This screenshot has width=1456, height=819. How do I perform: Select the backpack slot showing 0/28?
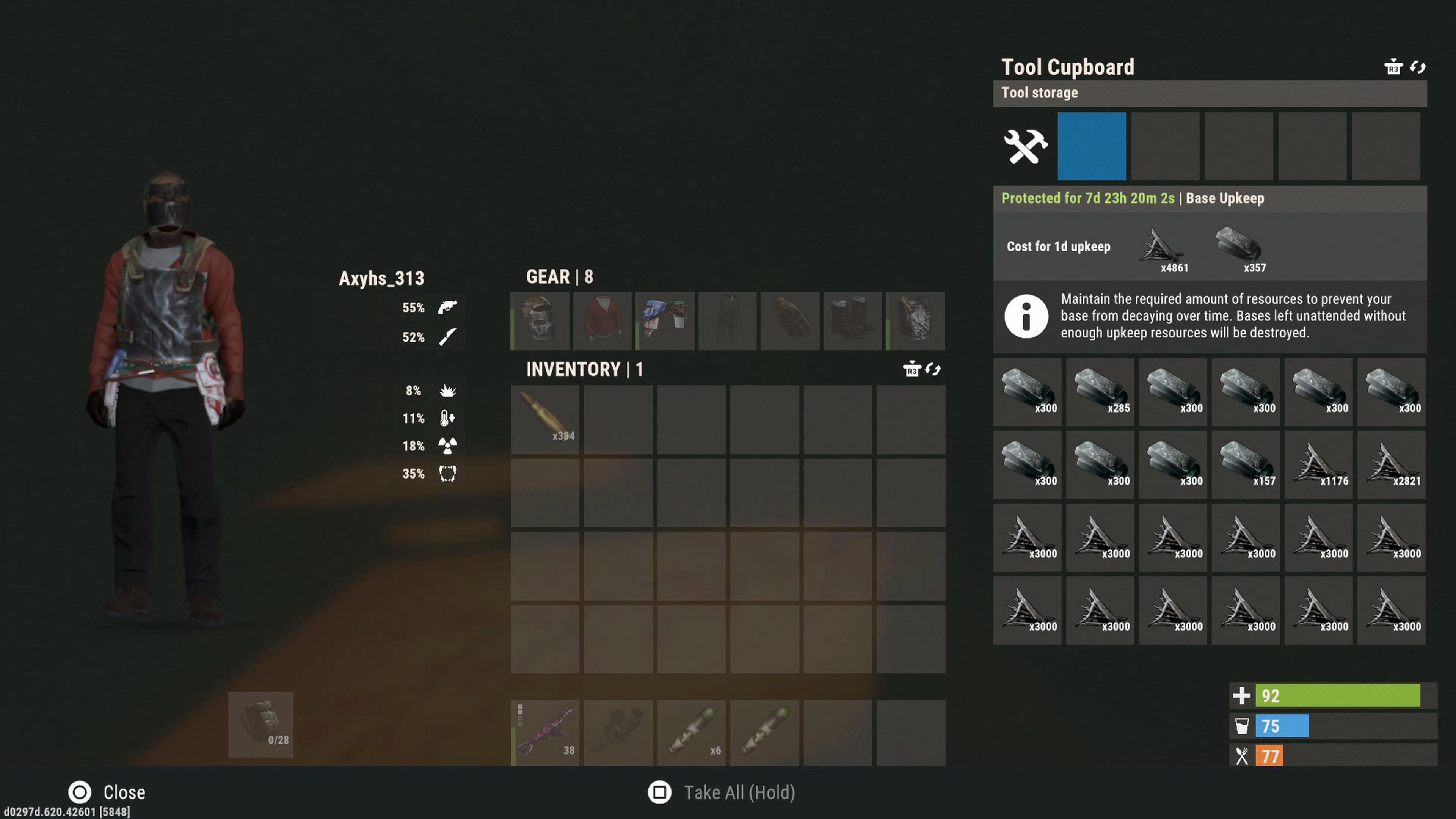pyautogui.click(x=260, y=724)
